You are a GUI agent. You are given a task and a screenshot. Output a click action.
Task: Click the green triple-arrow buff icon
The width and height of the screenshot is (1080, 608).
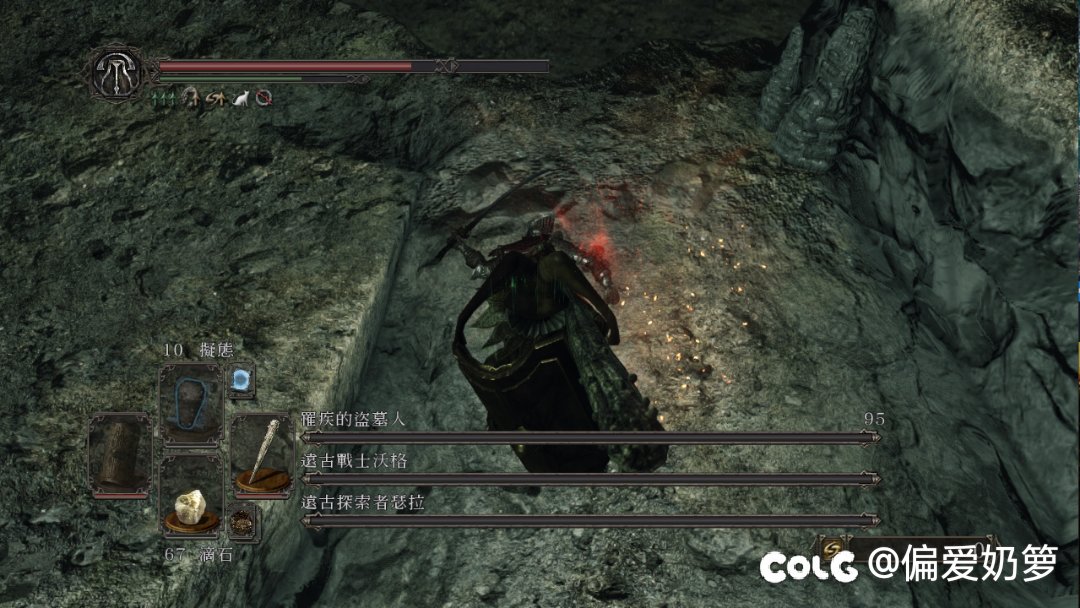(164, 98)
